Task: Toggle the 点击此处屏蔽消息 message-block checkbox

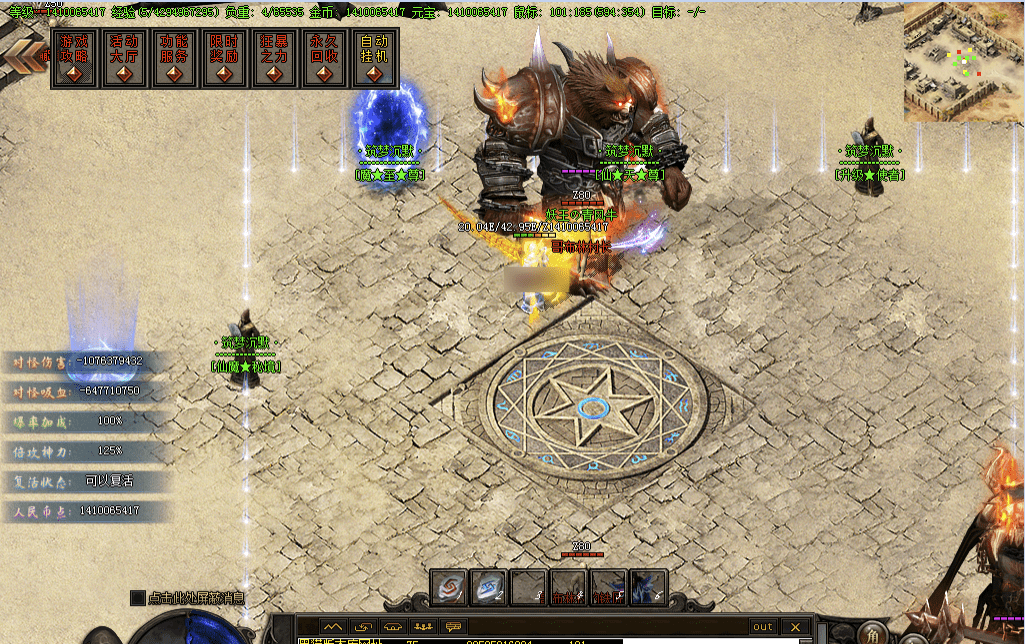Action: [x=138, y=598]
